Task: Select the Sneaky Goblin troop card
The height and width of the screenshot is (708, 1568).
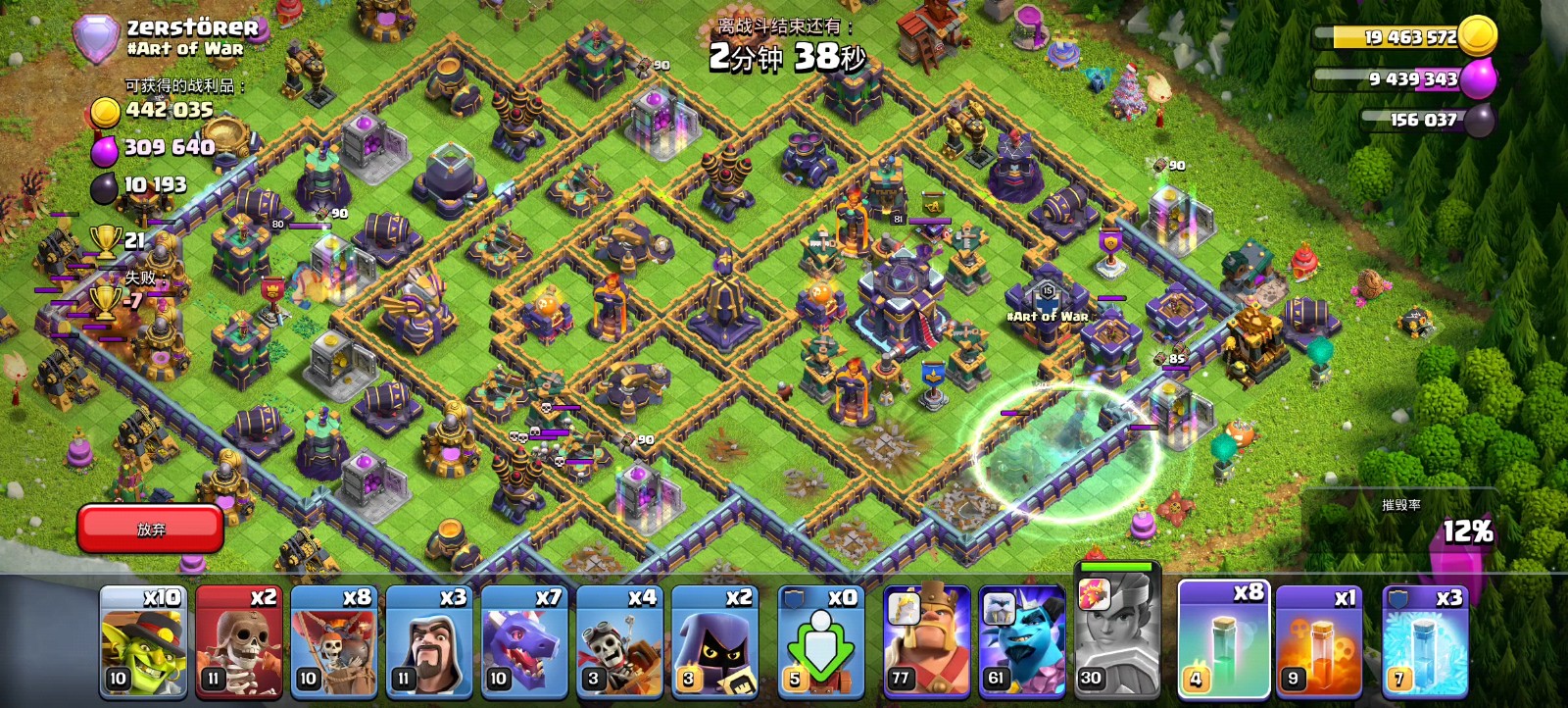Action: [143, 642]
